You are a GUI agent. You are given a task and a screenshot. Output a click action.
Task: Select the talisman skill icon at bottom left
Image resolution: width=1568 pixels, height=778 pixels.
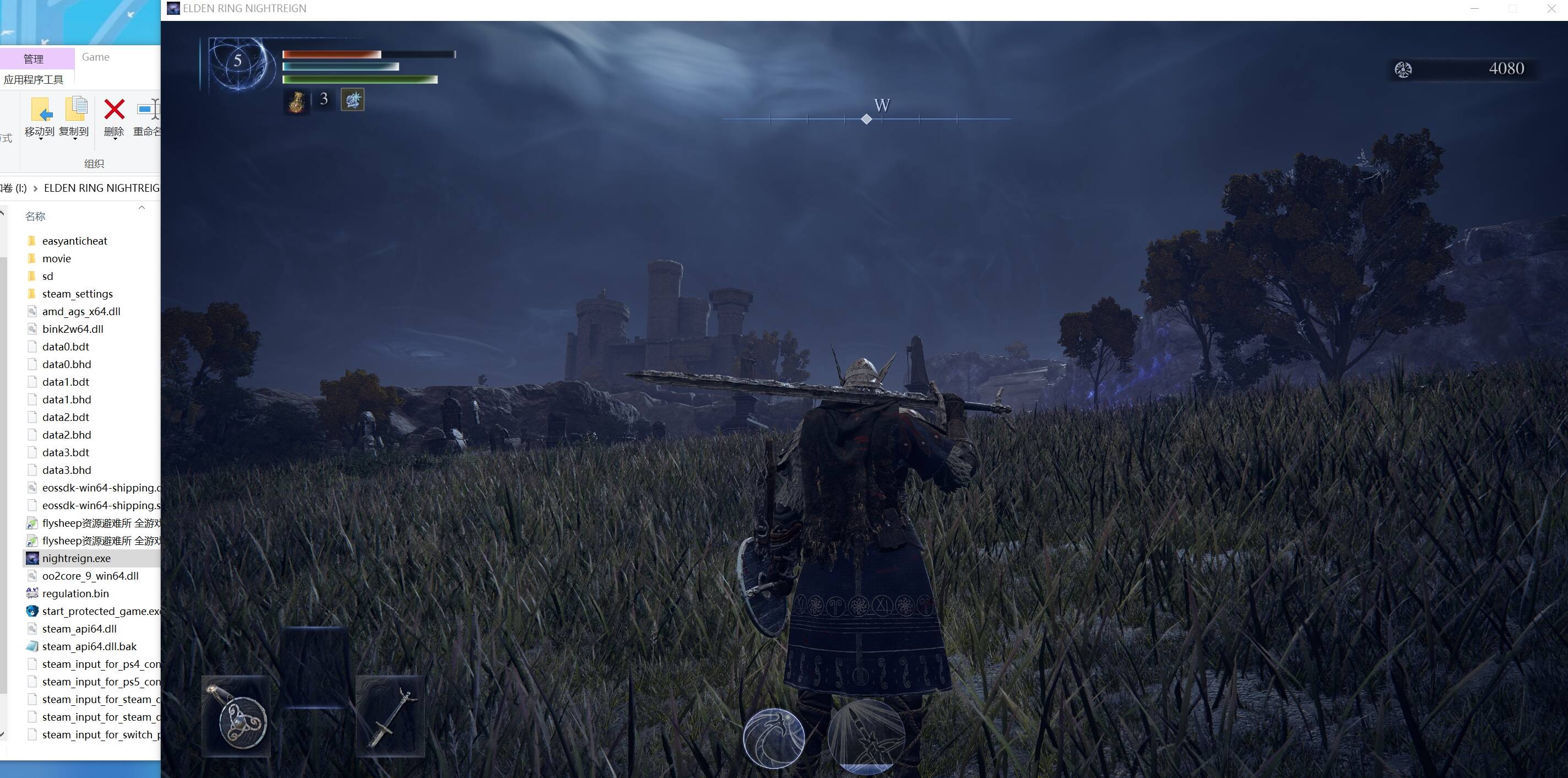click(x=237, y=718)
